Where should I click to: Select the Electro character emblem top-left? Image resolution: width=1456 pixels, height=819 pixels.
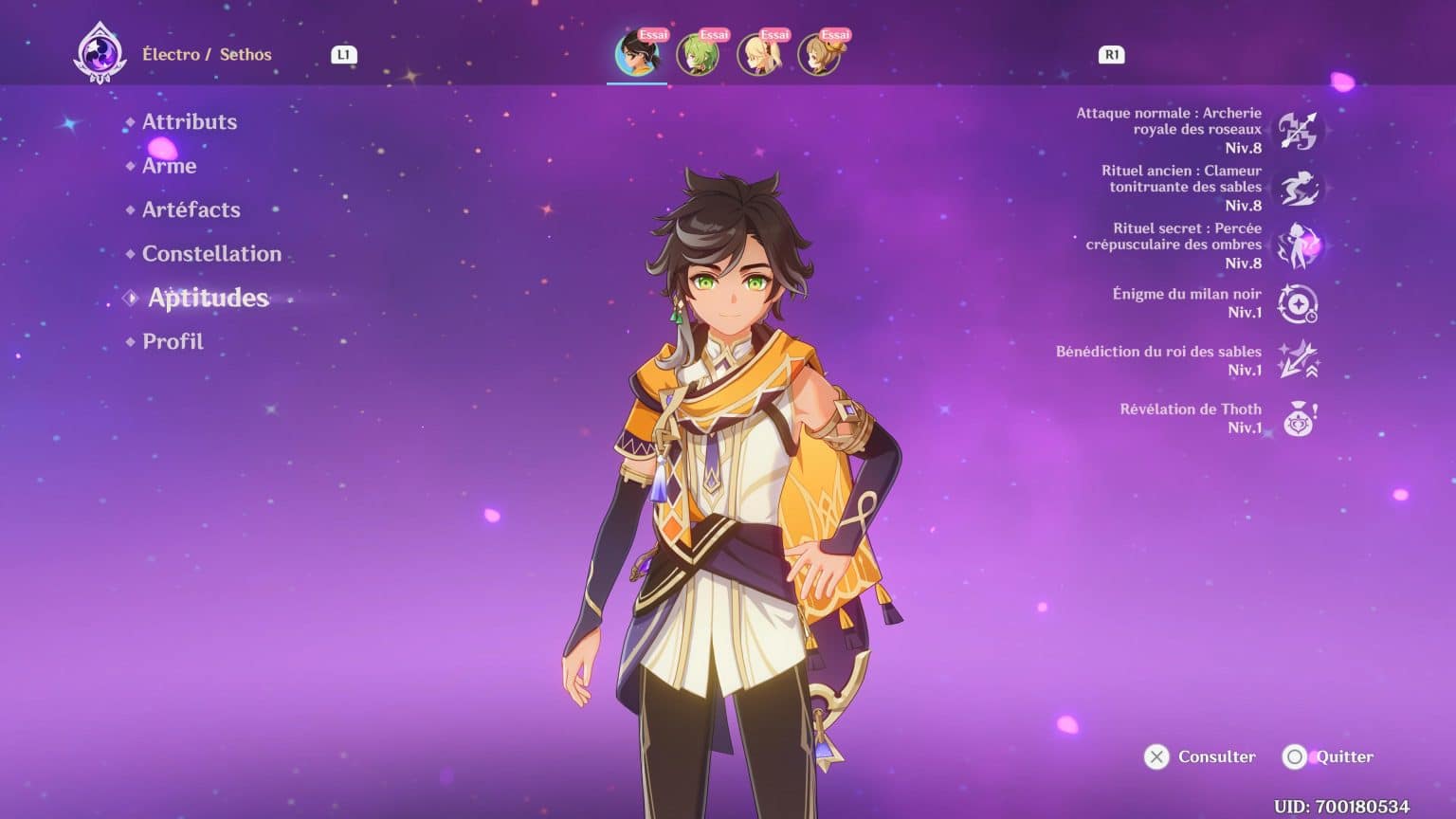point(102,54)
